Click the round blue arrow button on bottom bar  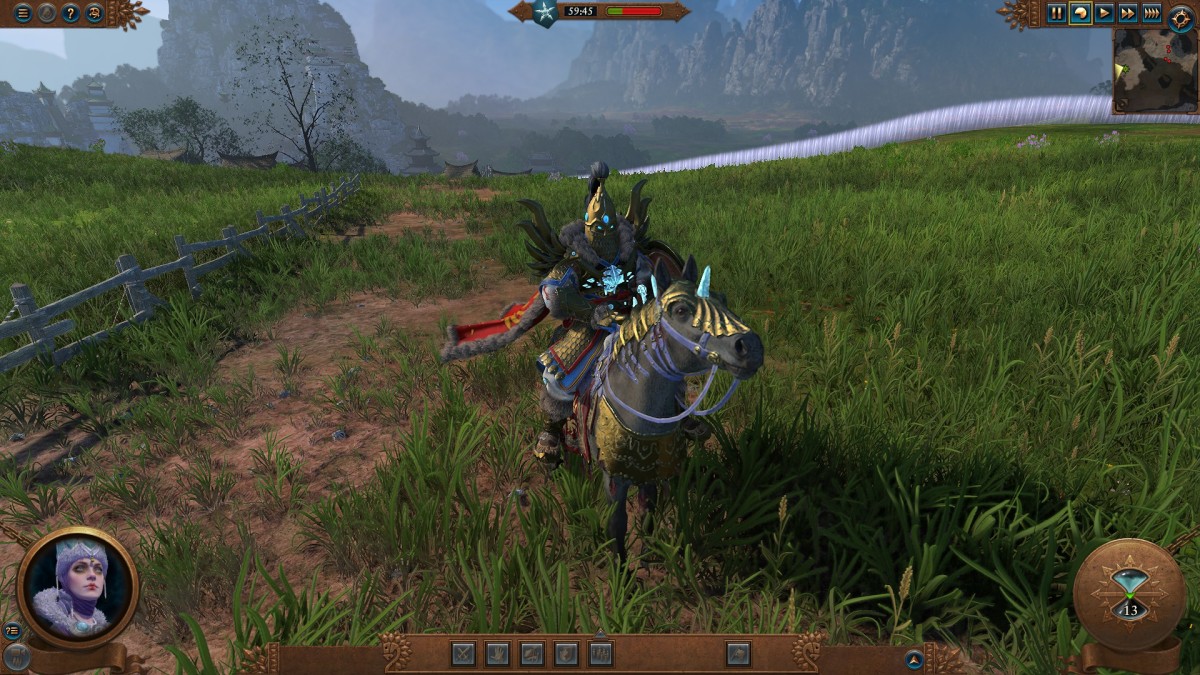(x=913, y=658)
